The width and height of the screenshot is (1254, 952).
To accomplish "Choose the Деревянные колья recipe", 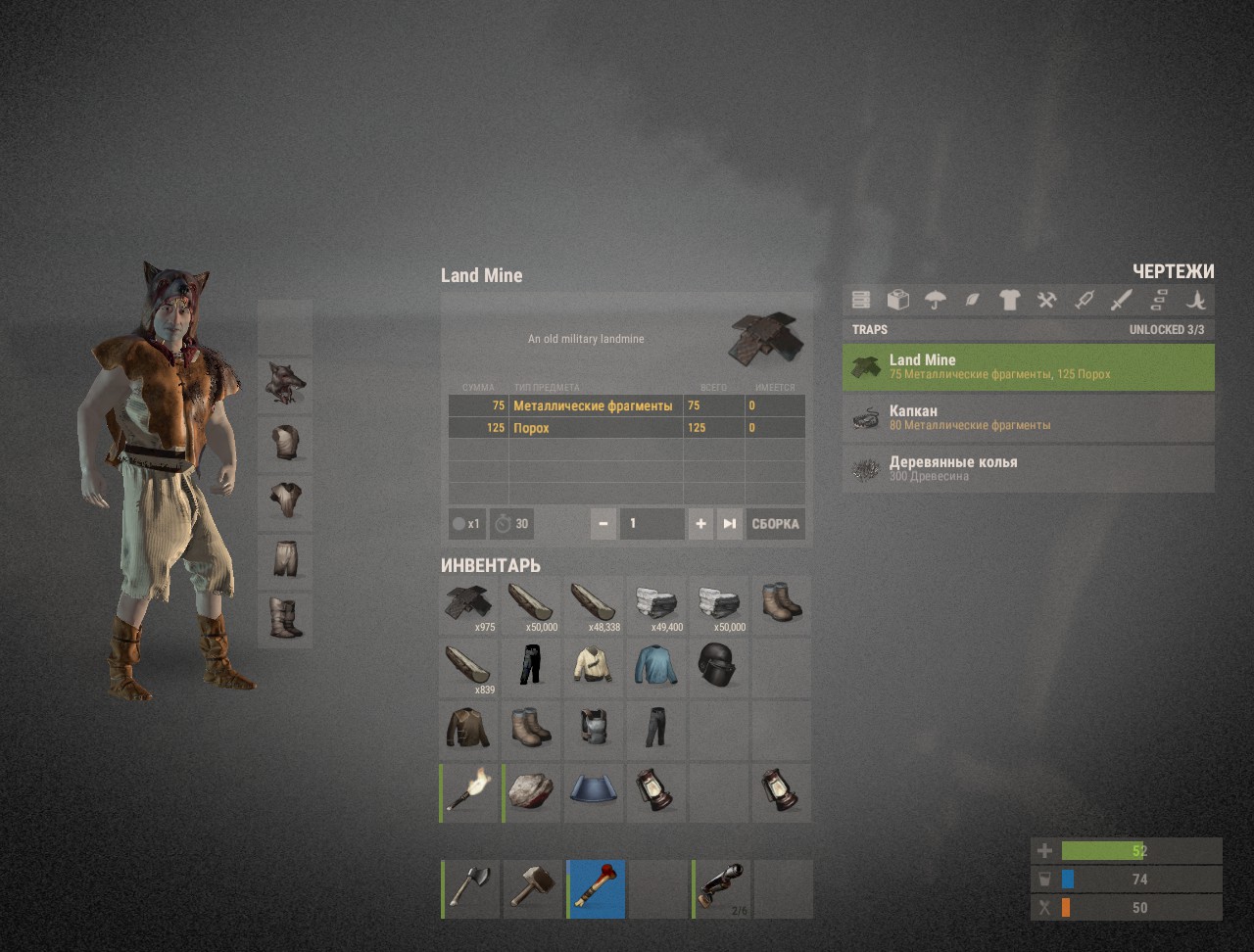I will 1028,469.
